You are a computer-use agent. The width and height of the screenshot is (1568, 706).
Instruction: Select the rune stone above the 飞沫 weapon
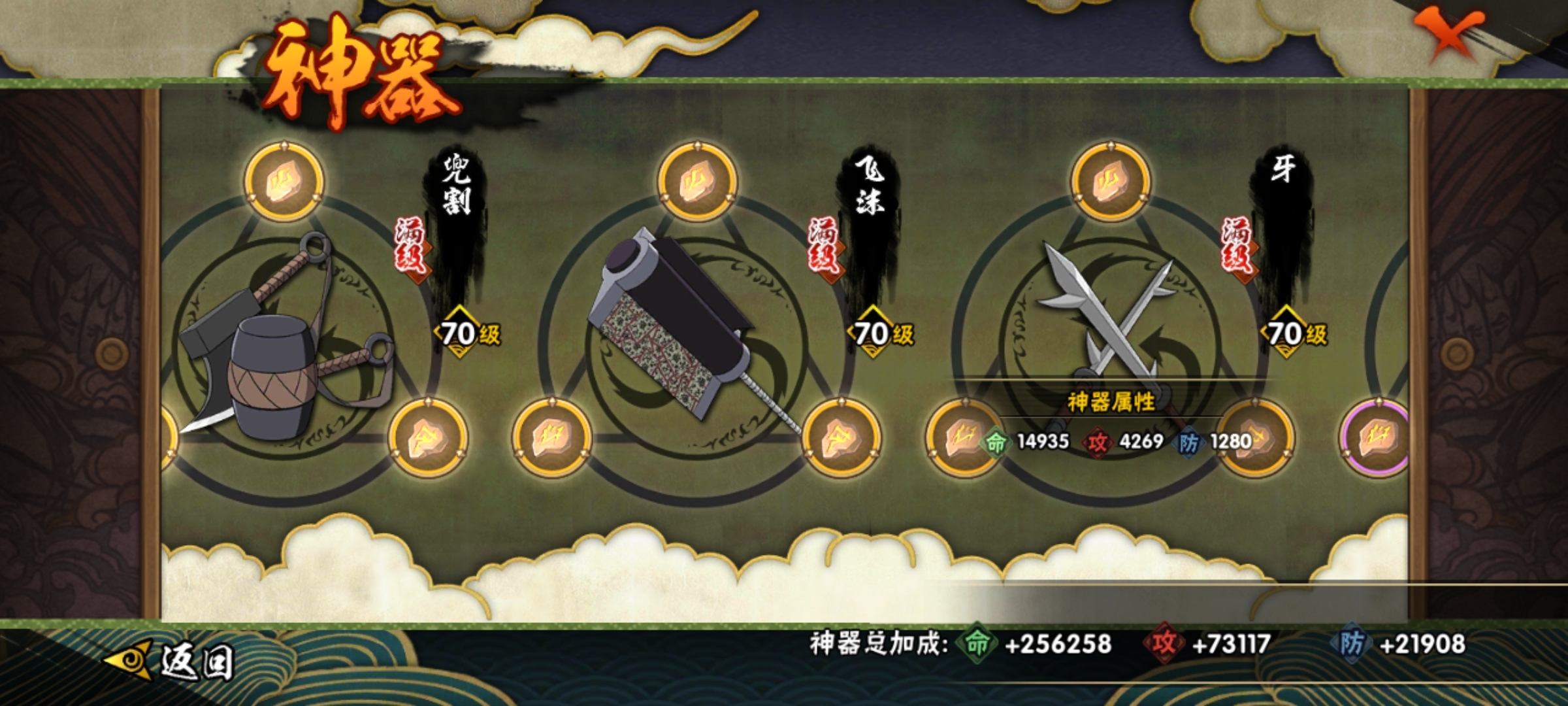(x=697, y=182)
